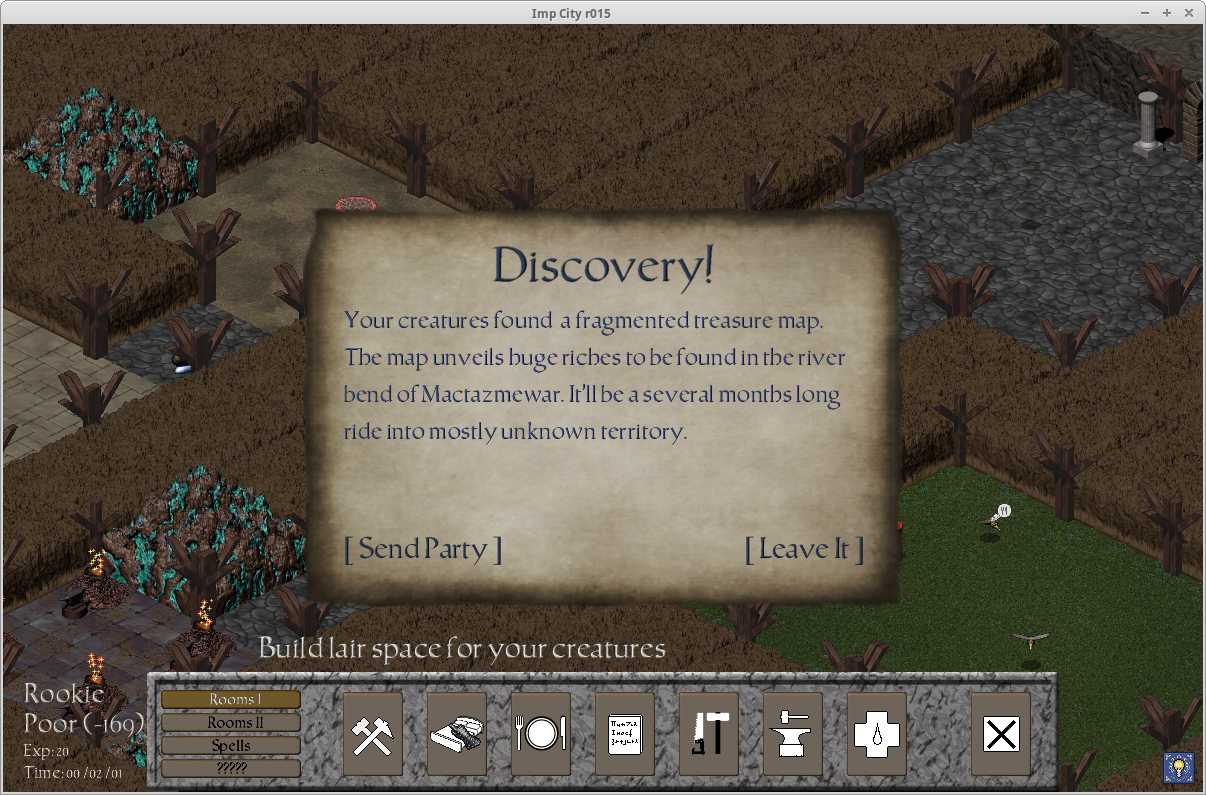This screenshot has height=795, width=1206.
Task: Choose Send Party on the discovery scroll
Action: (423, 549)
